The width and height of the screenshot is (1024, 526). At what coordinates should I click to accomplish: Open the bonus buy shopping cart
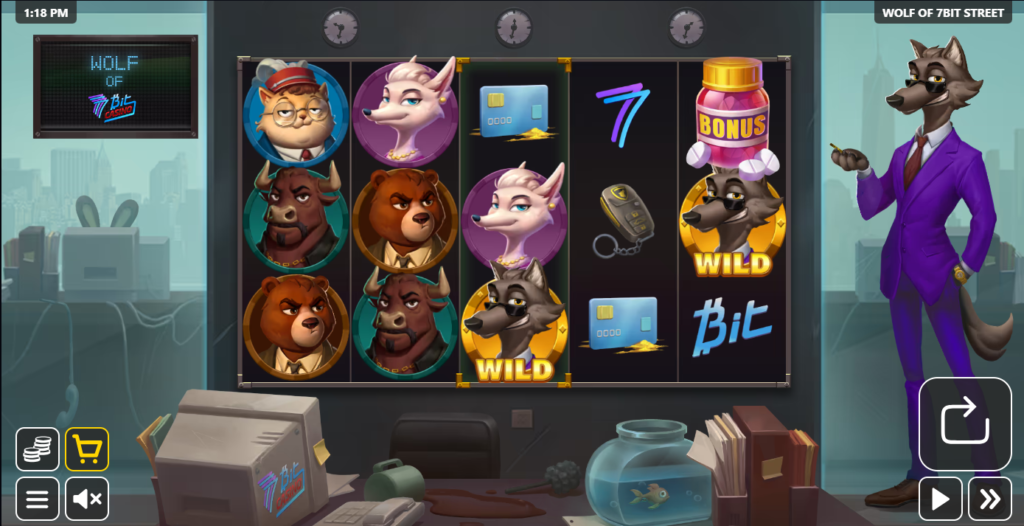(x=87, y=449)
